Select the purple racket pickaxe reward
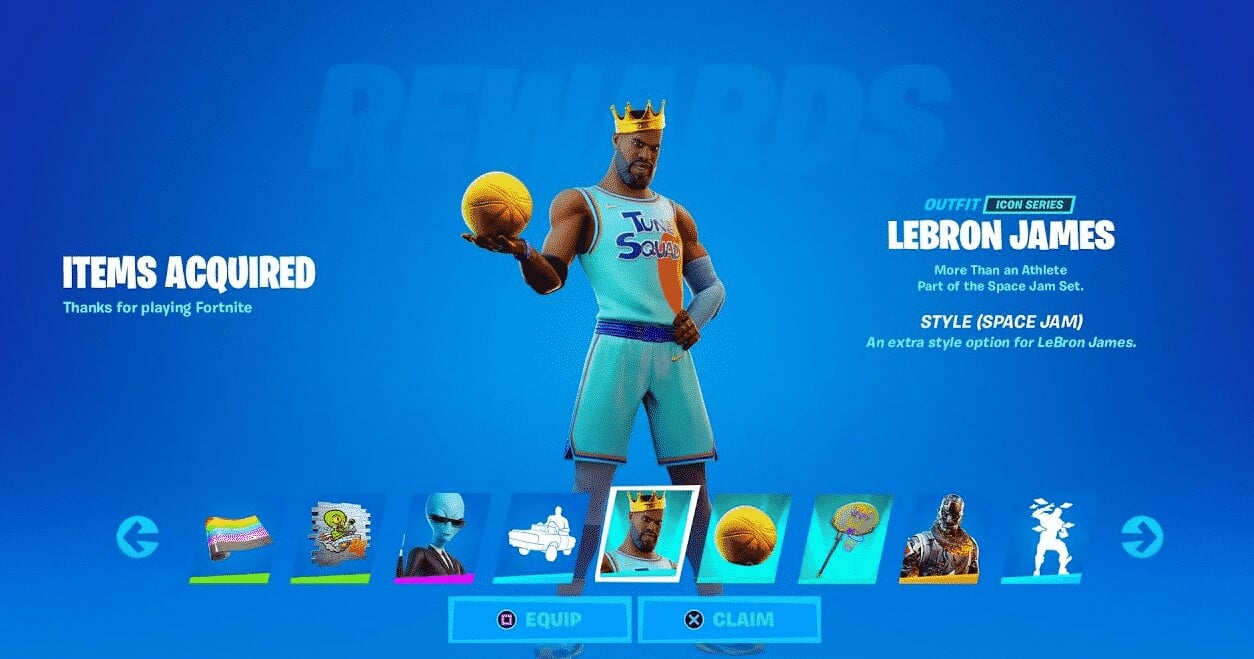This screenshot has height=659, width=1254. click(x=849, y=538)
